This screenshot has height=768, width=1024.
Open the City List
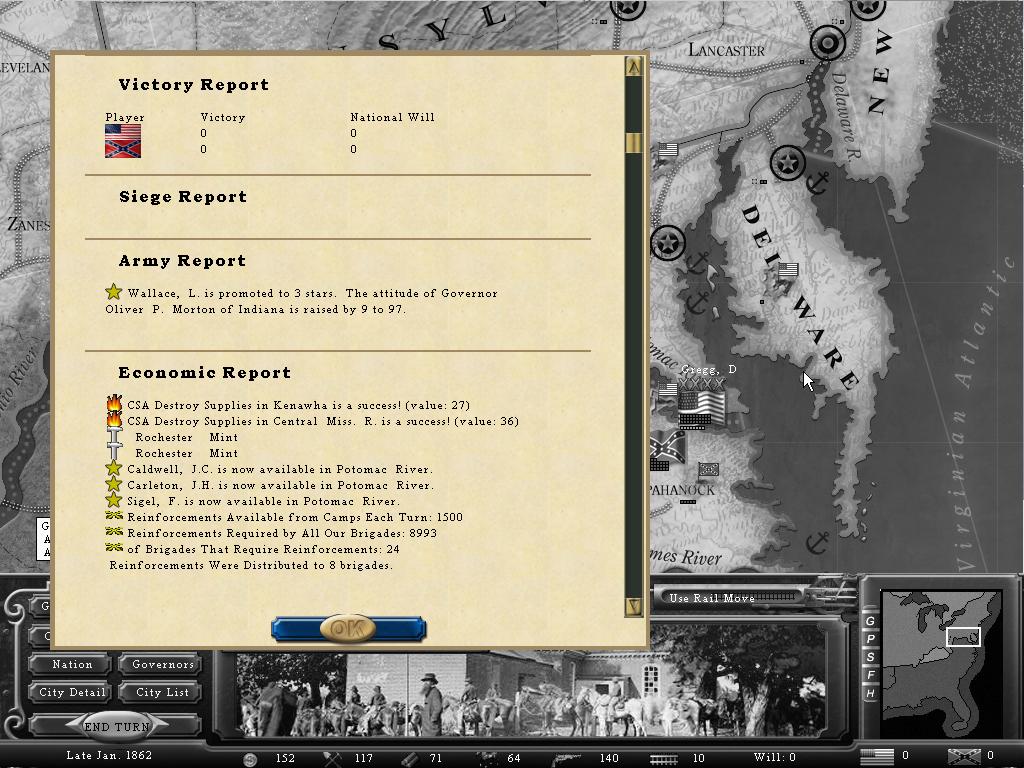tap(162, 692)
